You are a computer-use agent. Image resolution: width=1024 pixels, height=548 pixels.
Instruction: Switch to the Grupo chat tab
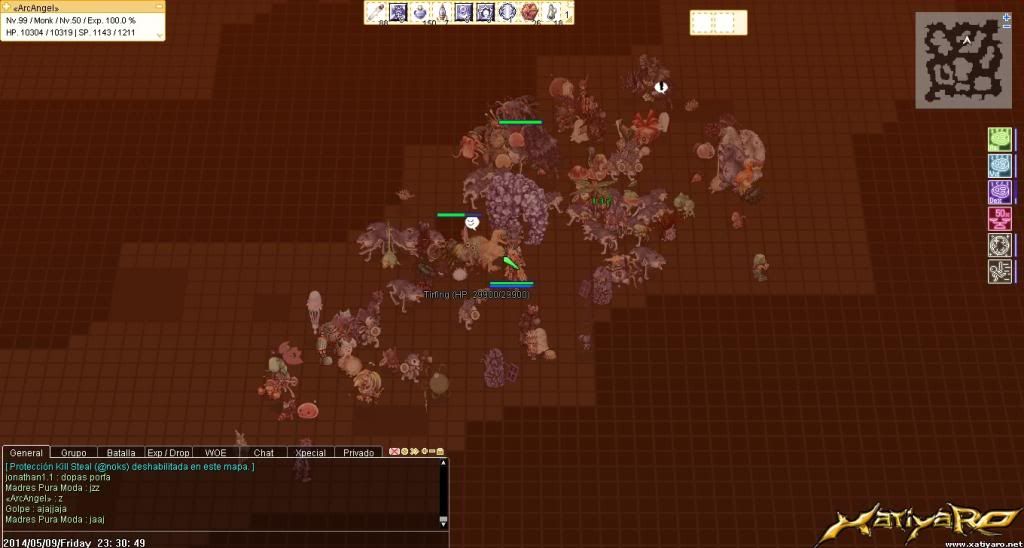(x=74, y=453)
